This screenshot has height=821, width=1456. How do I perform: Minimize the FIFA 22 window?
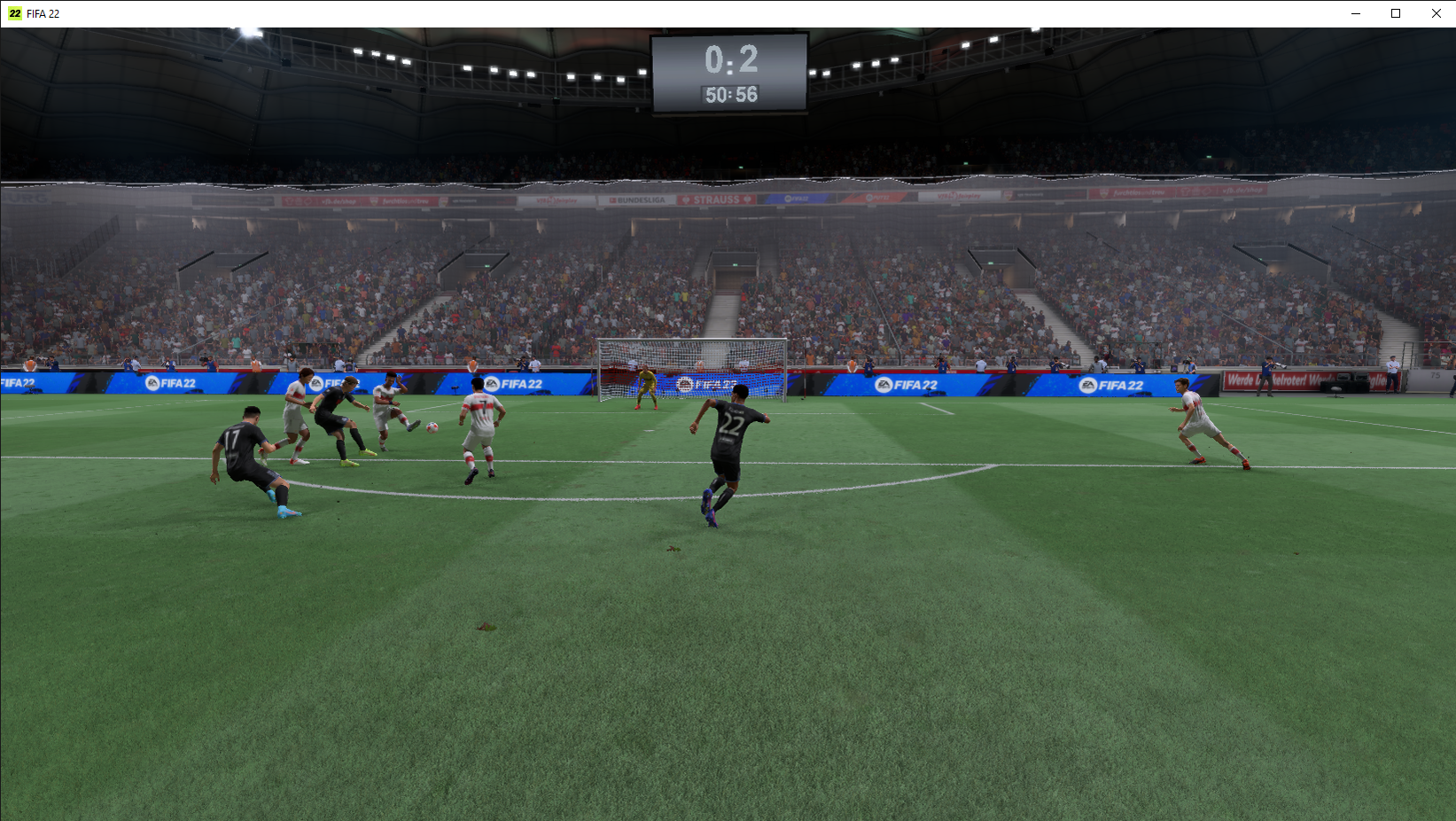click(1355, 13)
